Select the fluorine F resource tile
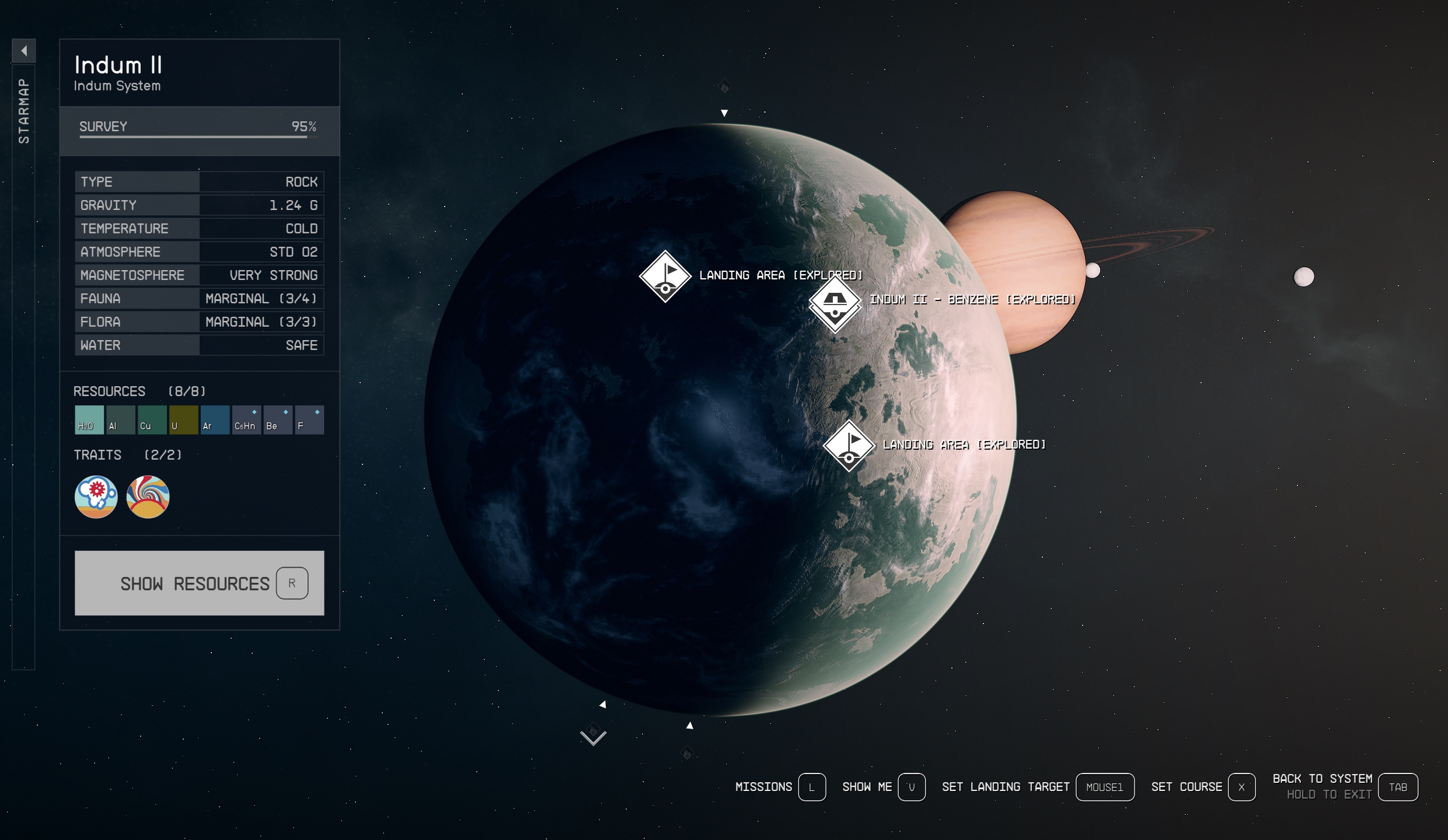The image size is (1448, 840). click(309, 420)
